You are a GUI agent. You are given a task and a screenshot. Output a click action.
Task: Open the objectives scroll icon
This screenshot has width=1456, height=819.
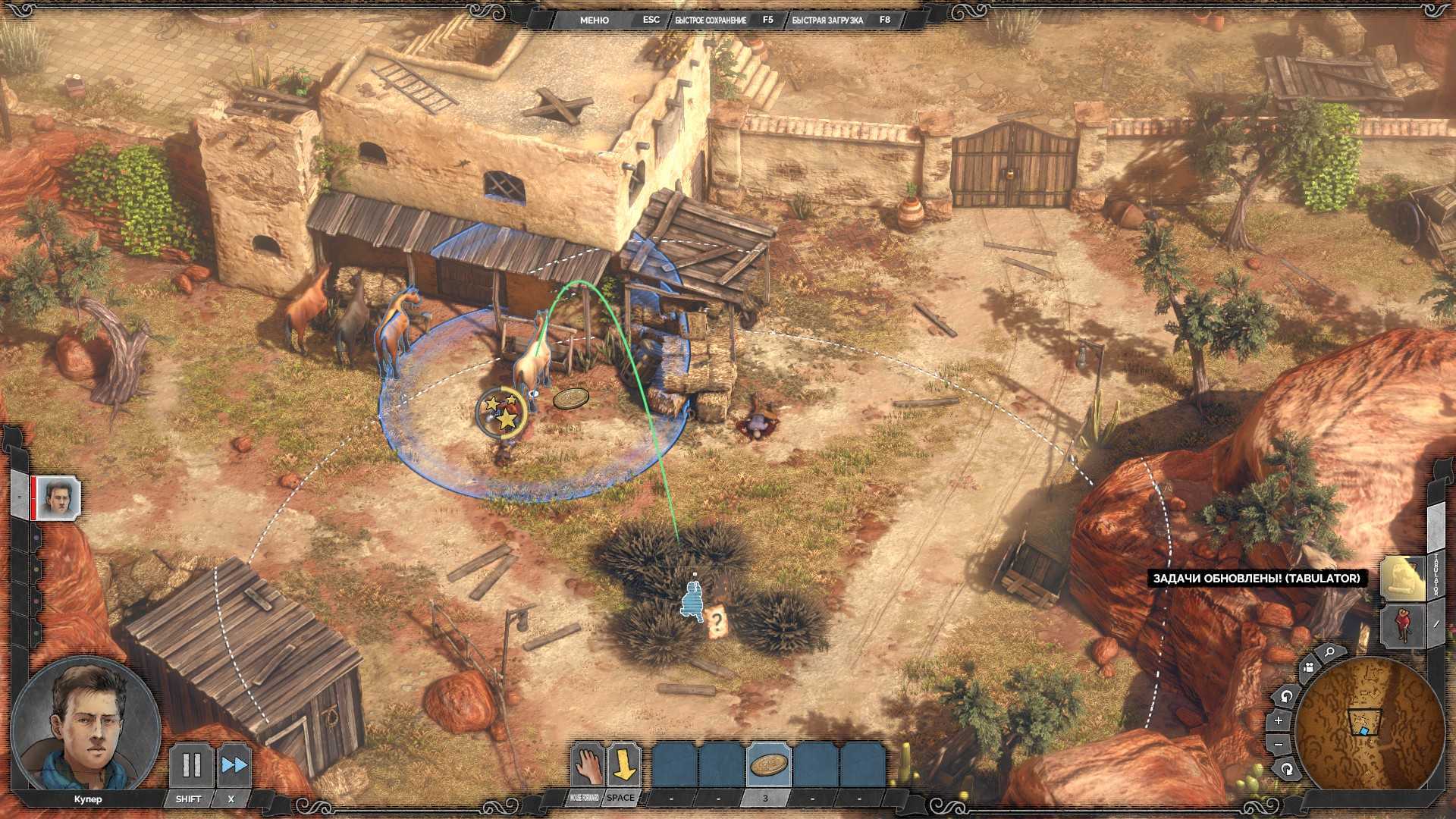(1401, 578)
